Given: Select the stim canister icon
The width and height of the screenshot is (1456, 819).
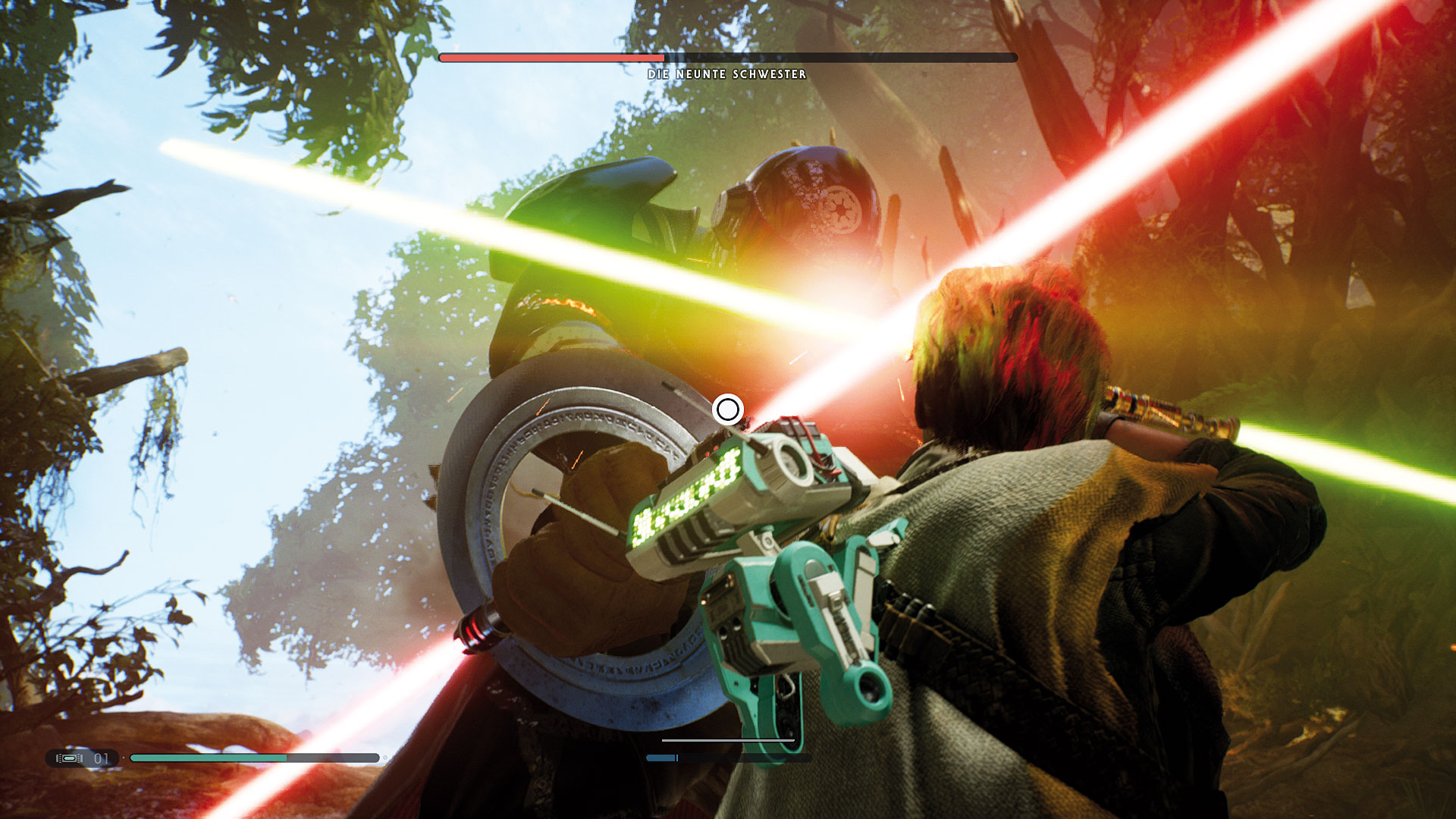Looking at the screenshot, I should coord(70,758).
